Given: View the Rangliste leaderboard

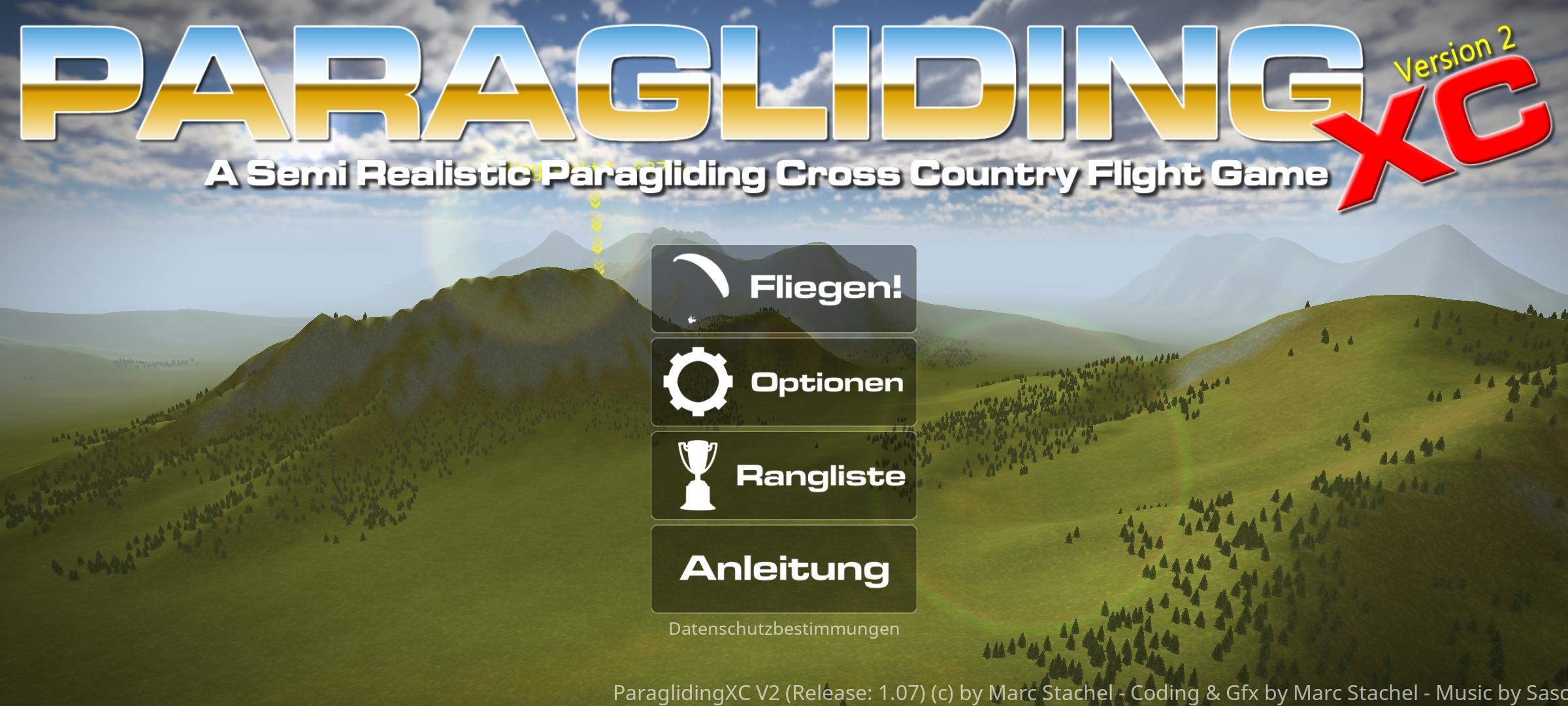Looking at the screenshot, I should click(x=784, y=476).
